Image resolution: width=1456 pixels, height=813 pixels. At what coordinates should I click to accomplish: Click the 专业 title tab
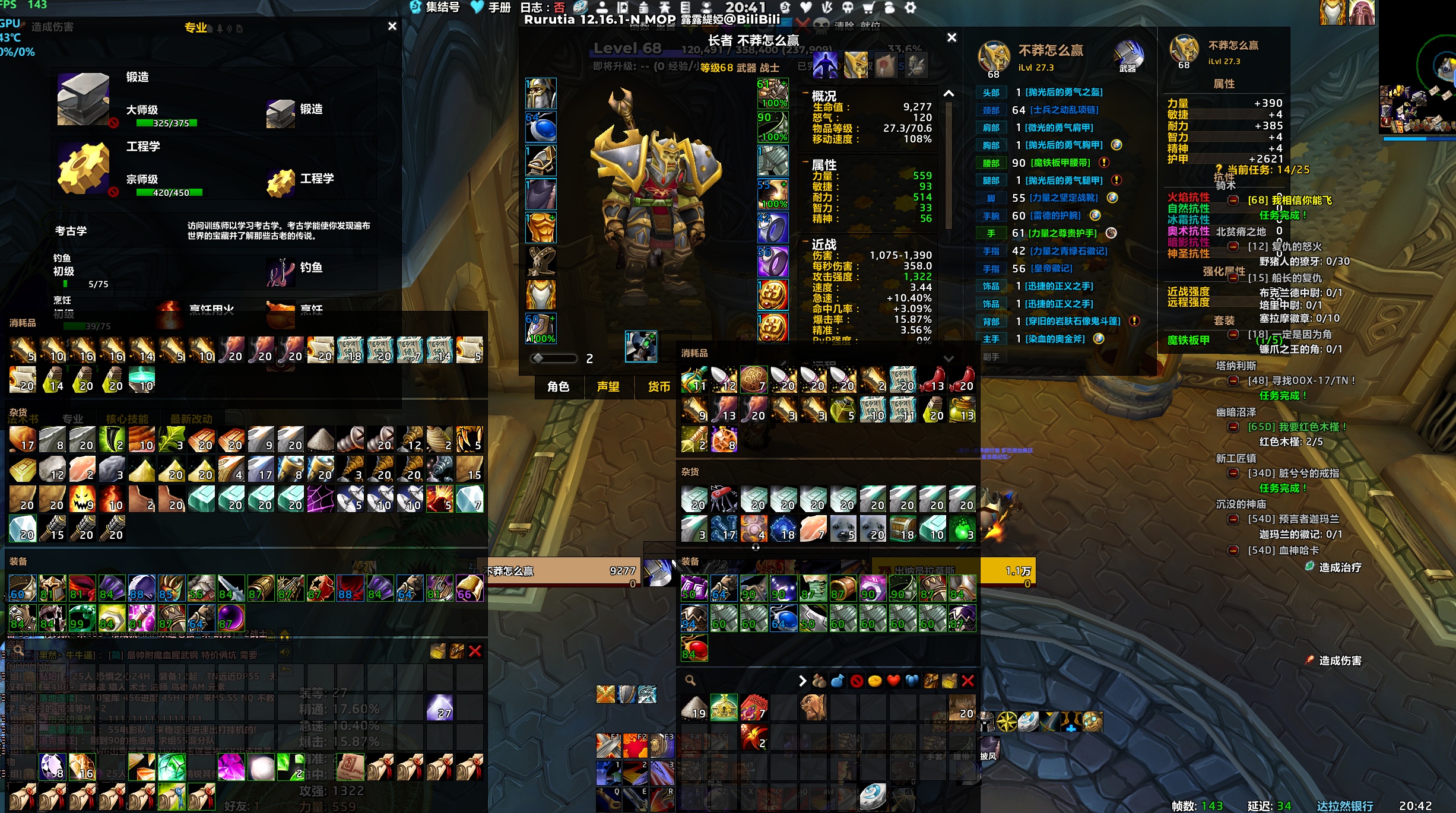pos(195,27)
